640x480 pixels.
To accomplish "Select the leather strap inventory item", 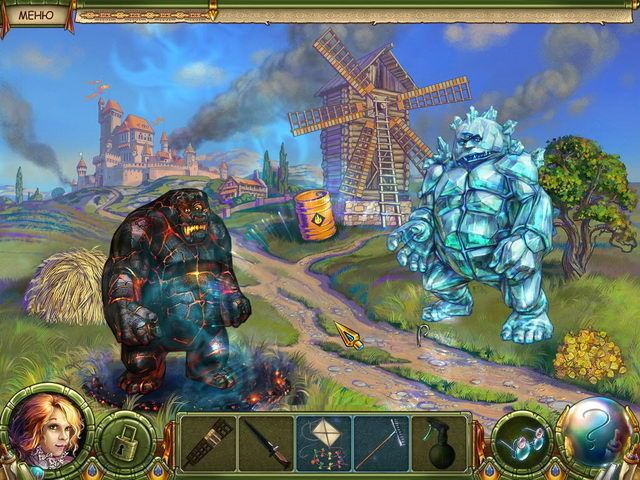I will coord(208,443).
